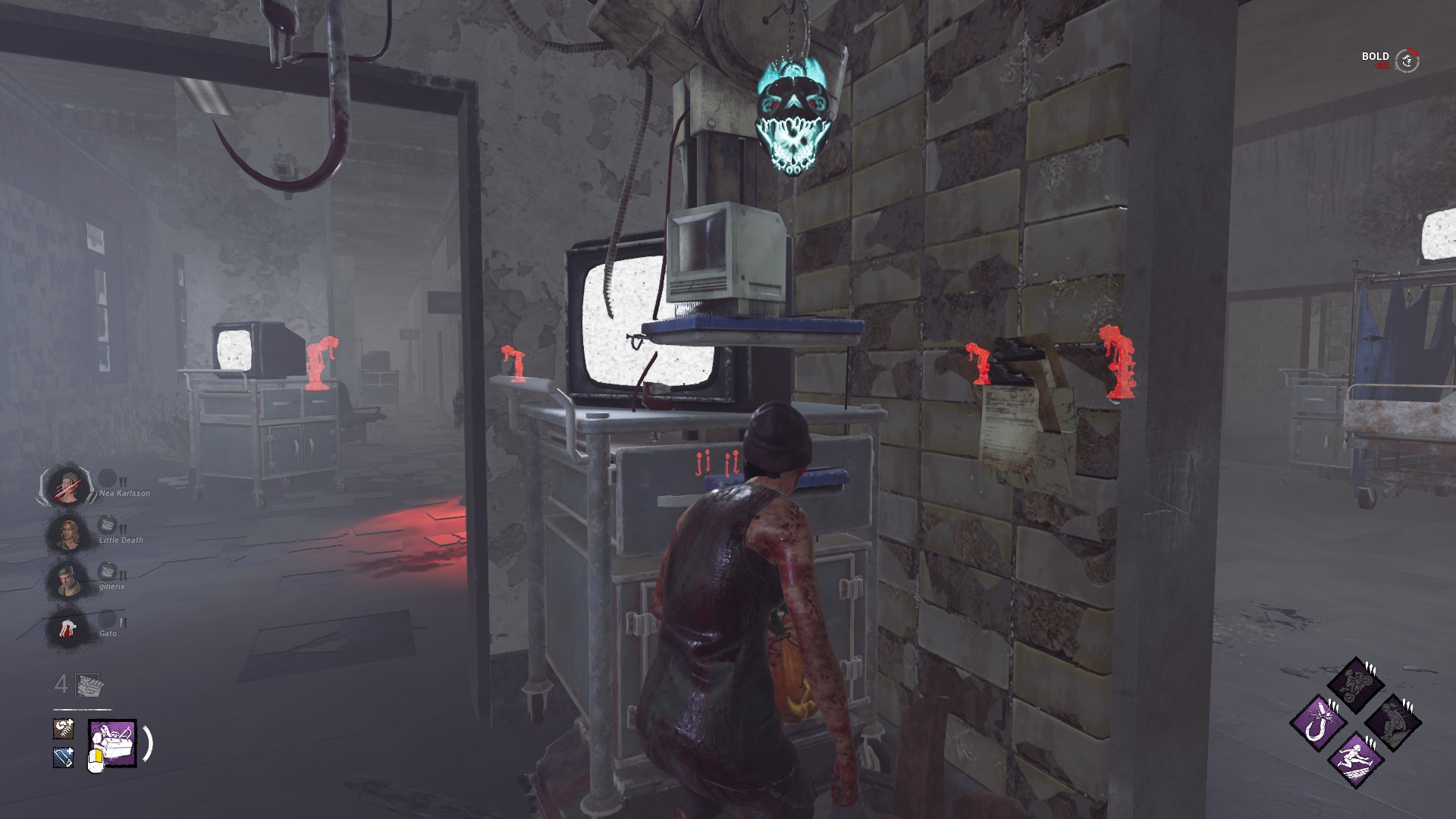Click the generator activity icon beside ginerix
This screenshot has width=1456, height=819.
[x=107, y=570]
